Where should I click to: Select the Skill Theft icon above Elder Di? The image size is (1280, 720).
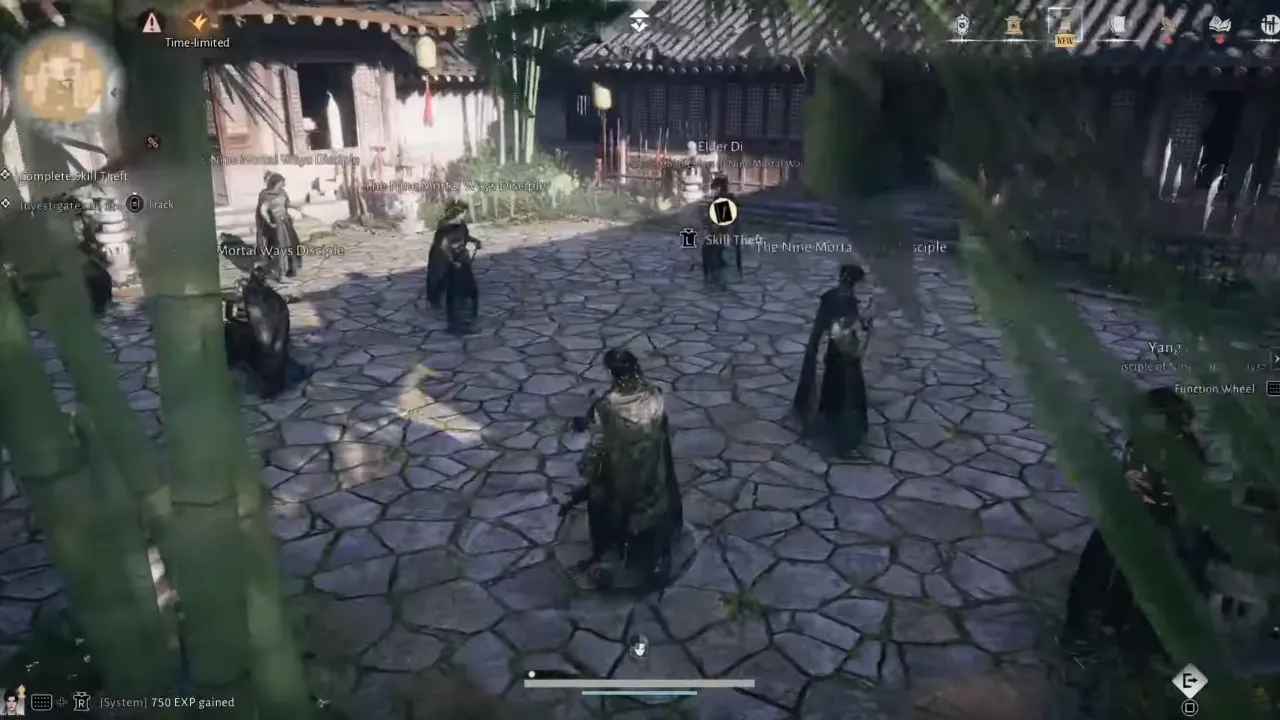coord(721,212)
